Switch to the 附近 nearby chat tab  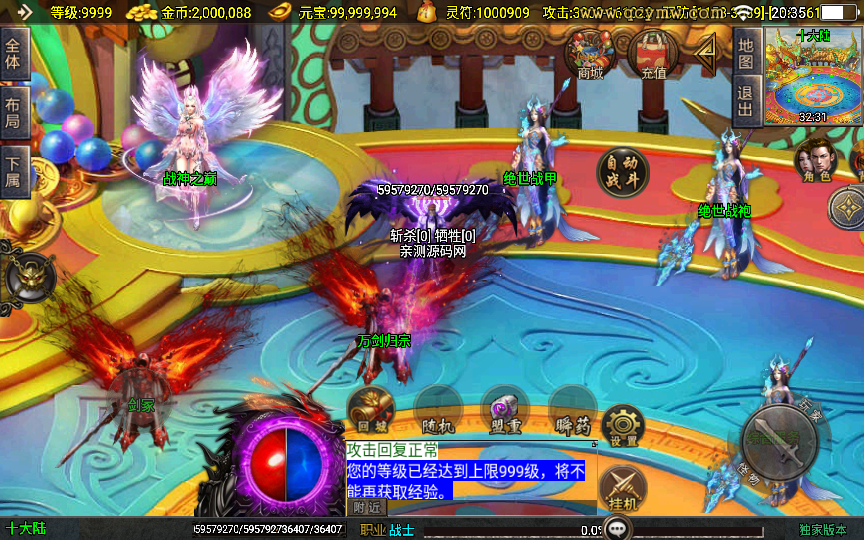click(x=368, y=508)
